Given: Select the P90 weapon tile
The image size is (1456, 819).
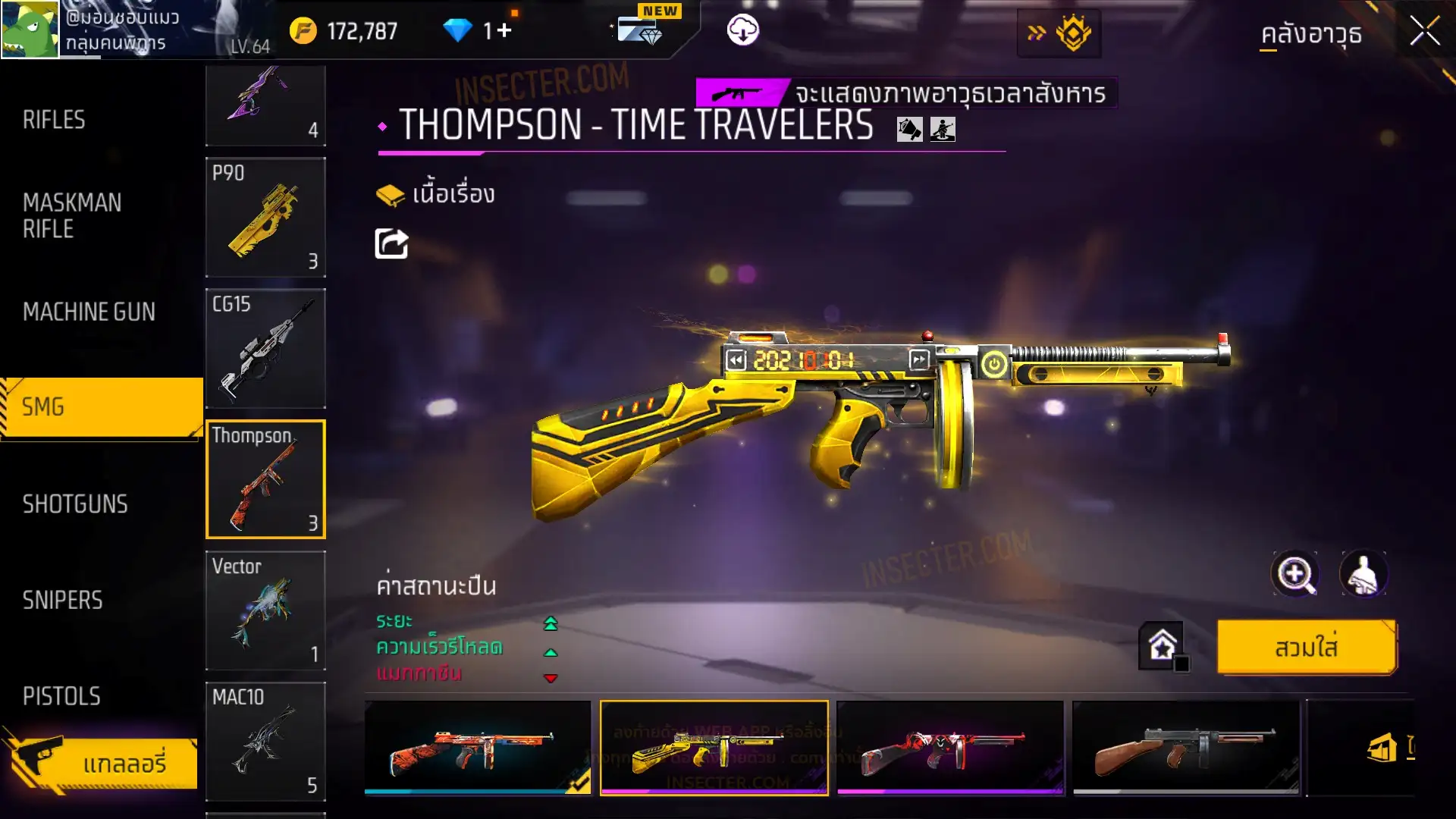Looking at the screenshot, I should (x=265, y=218).
